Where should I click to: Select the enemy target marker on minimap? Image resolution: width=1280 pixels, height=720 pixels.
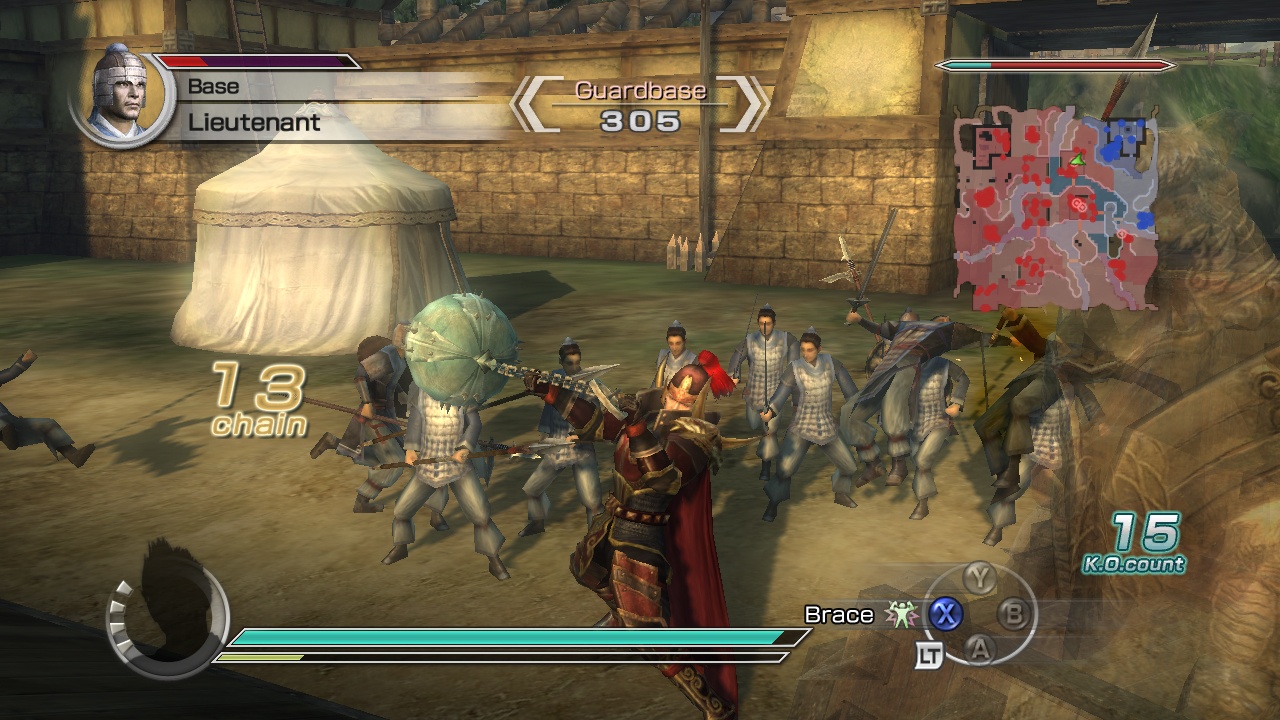click(x=1078, y=205)
